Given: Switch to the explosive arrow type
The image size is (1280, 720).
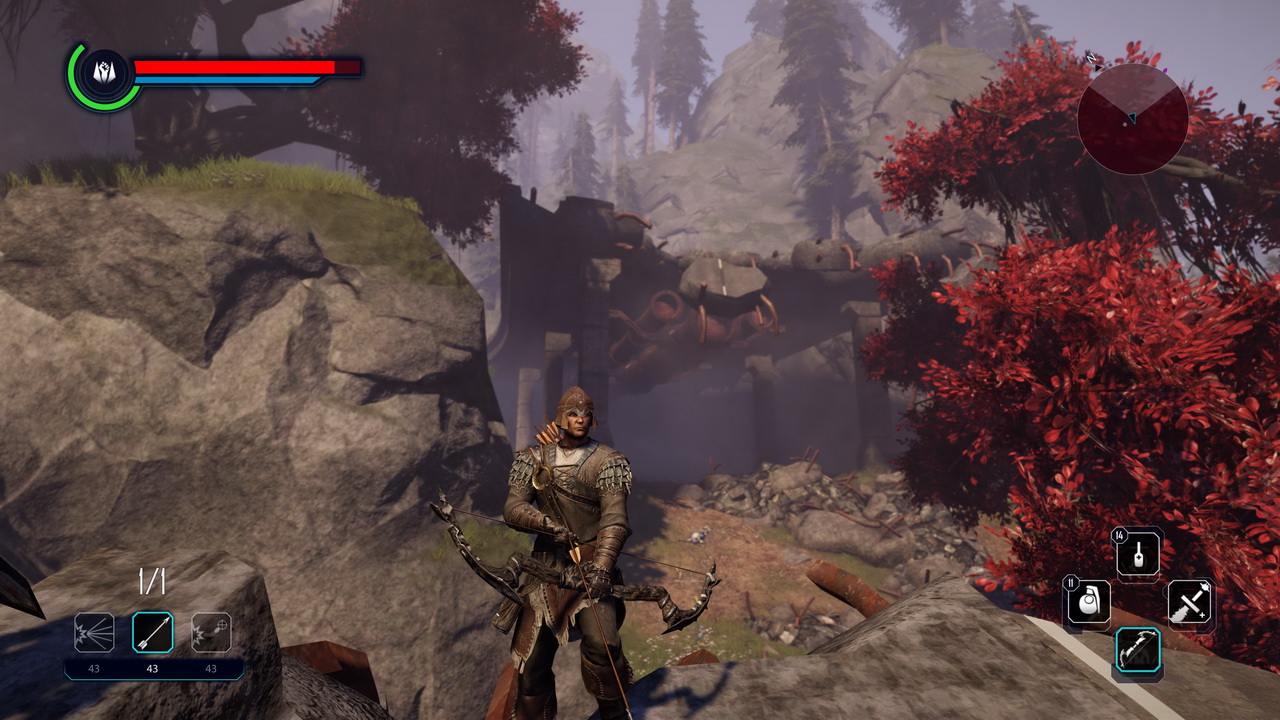Looking at the screenshot, I should tap(211, 633).
